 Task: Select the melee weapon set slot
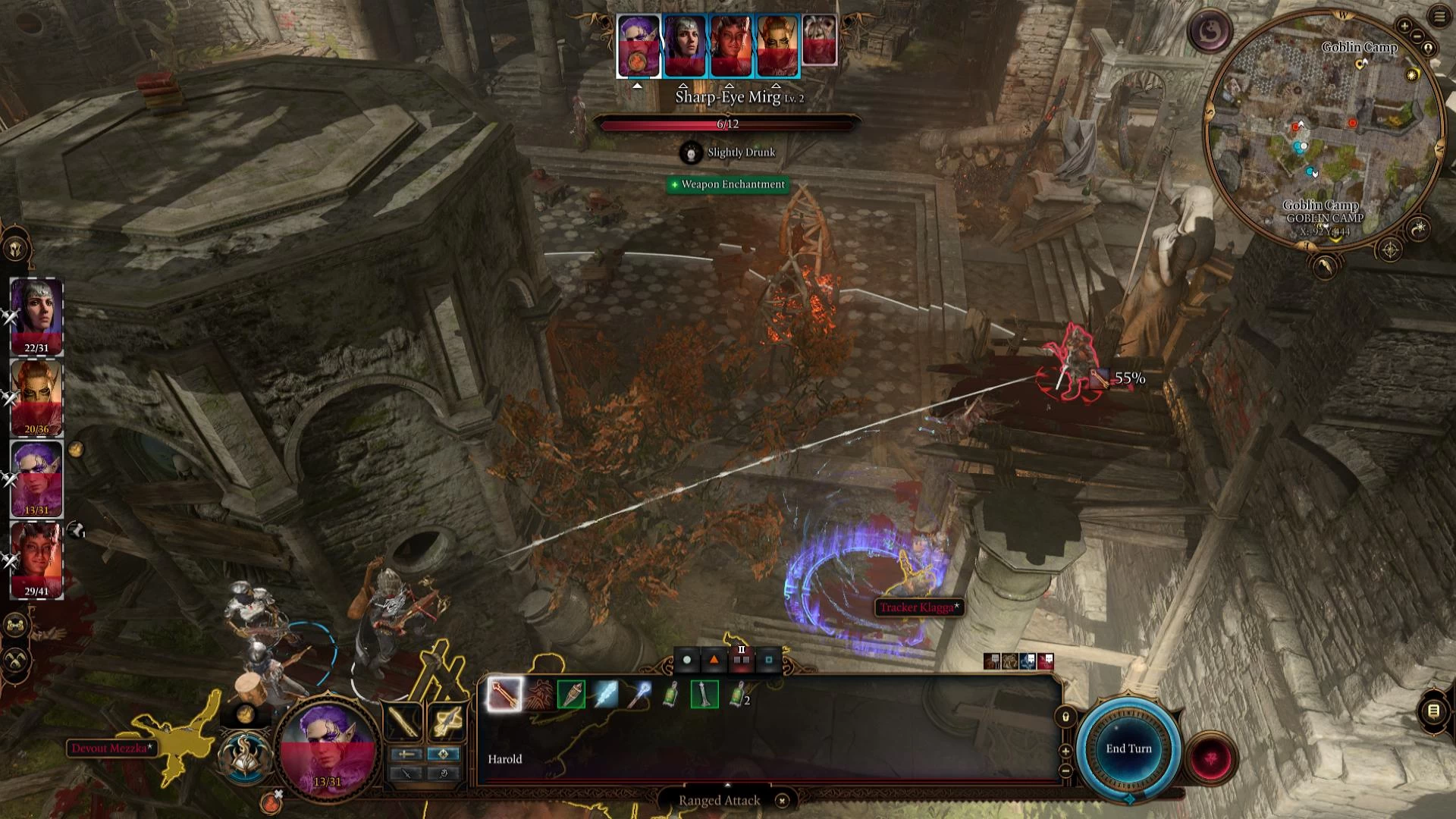(x=403, y=720)
